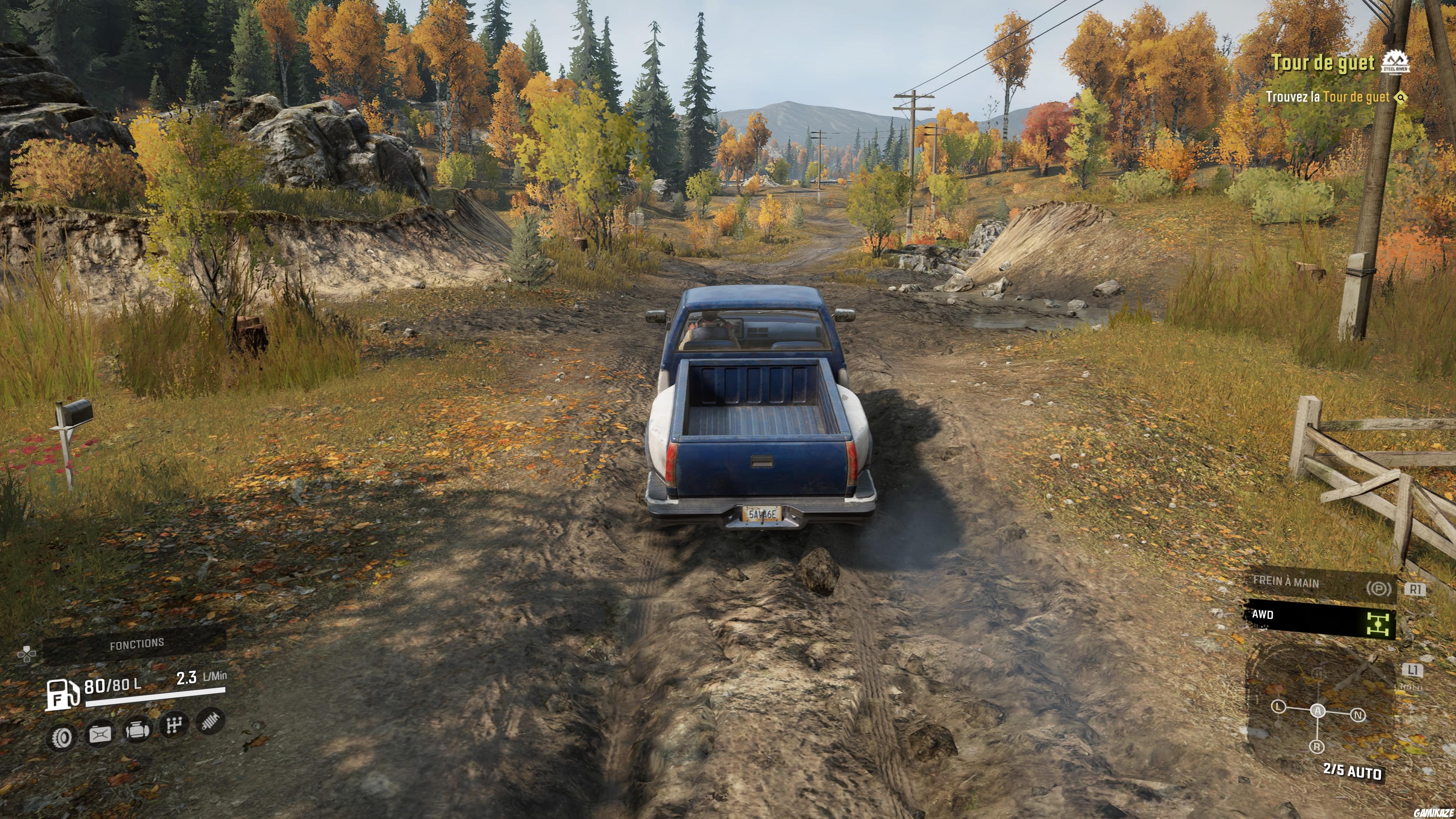Shift the gearbox to L low gear
This screenshot has height=819, width=1456.
(x=1279, y=707)
